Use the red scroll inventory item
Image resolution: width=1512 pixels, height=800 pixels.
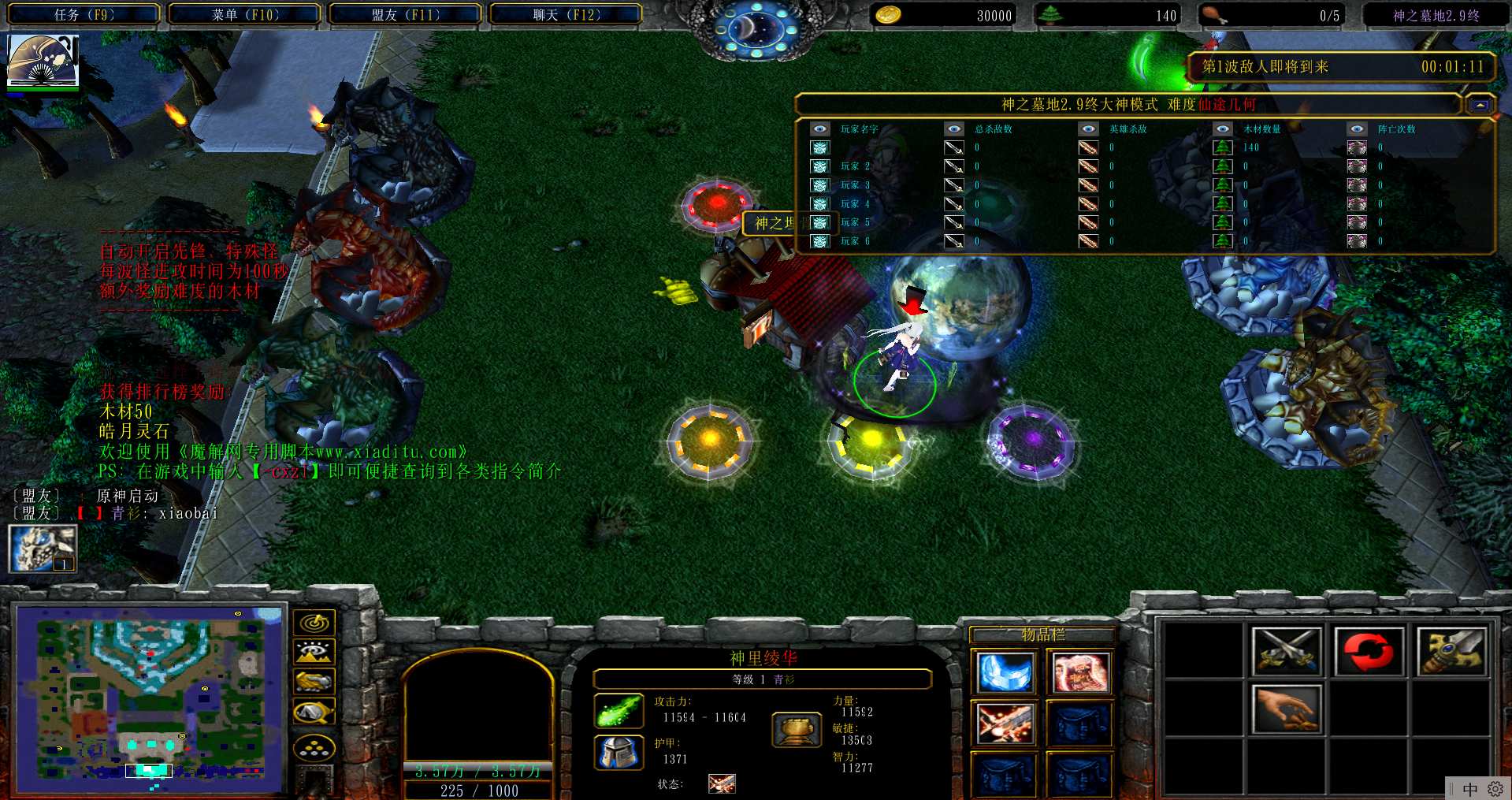(1080, 673)
